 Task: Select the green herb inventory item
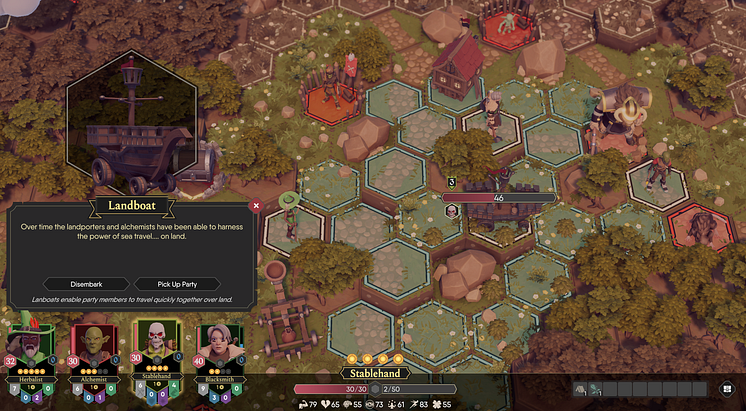click(594, 389)
